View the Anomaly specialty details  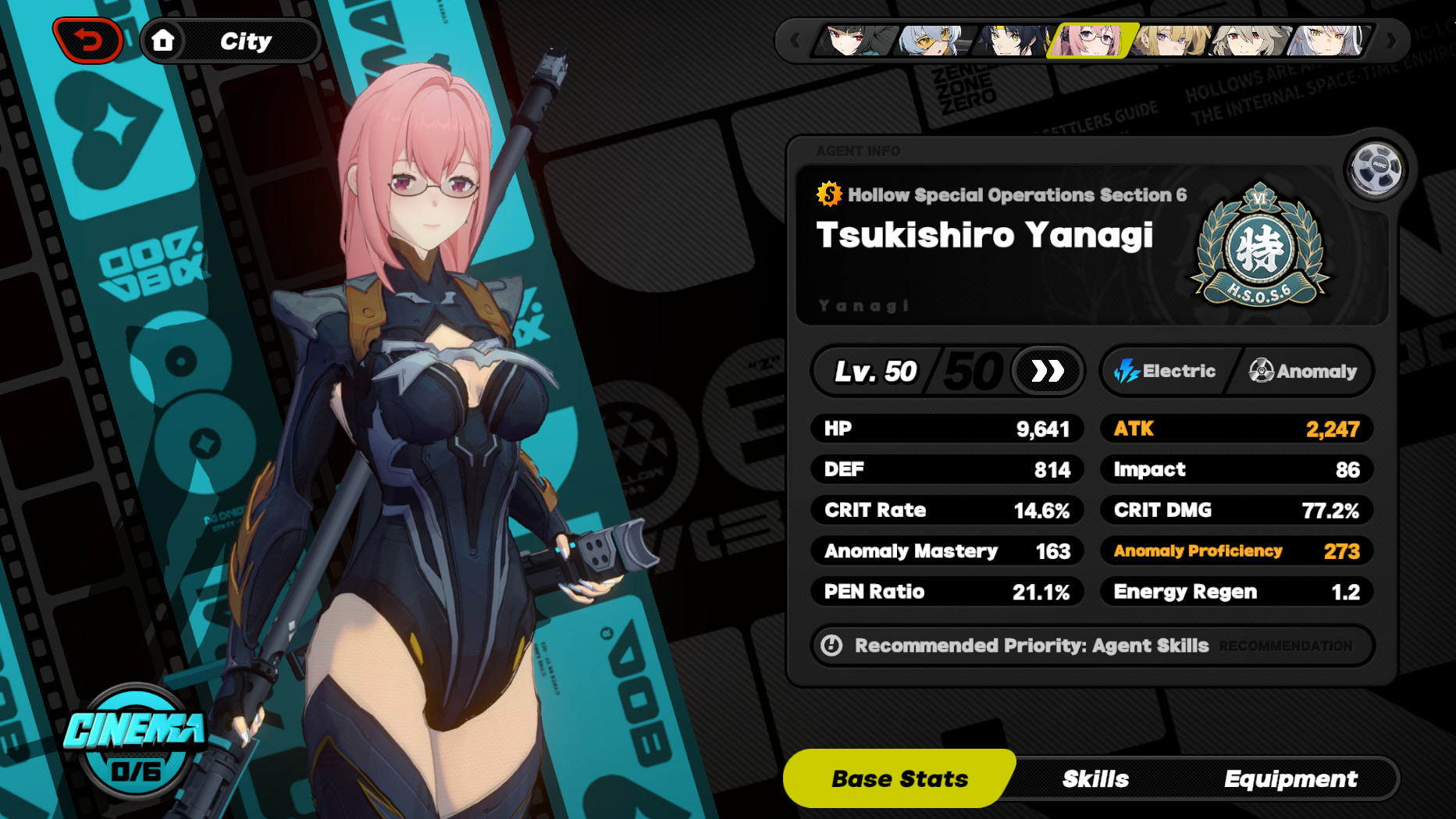click(1302, 371)
